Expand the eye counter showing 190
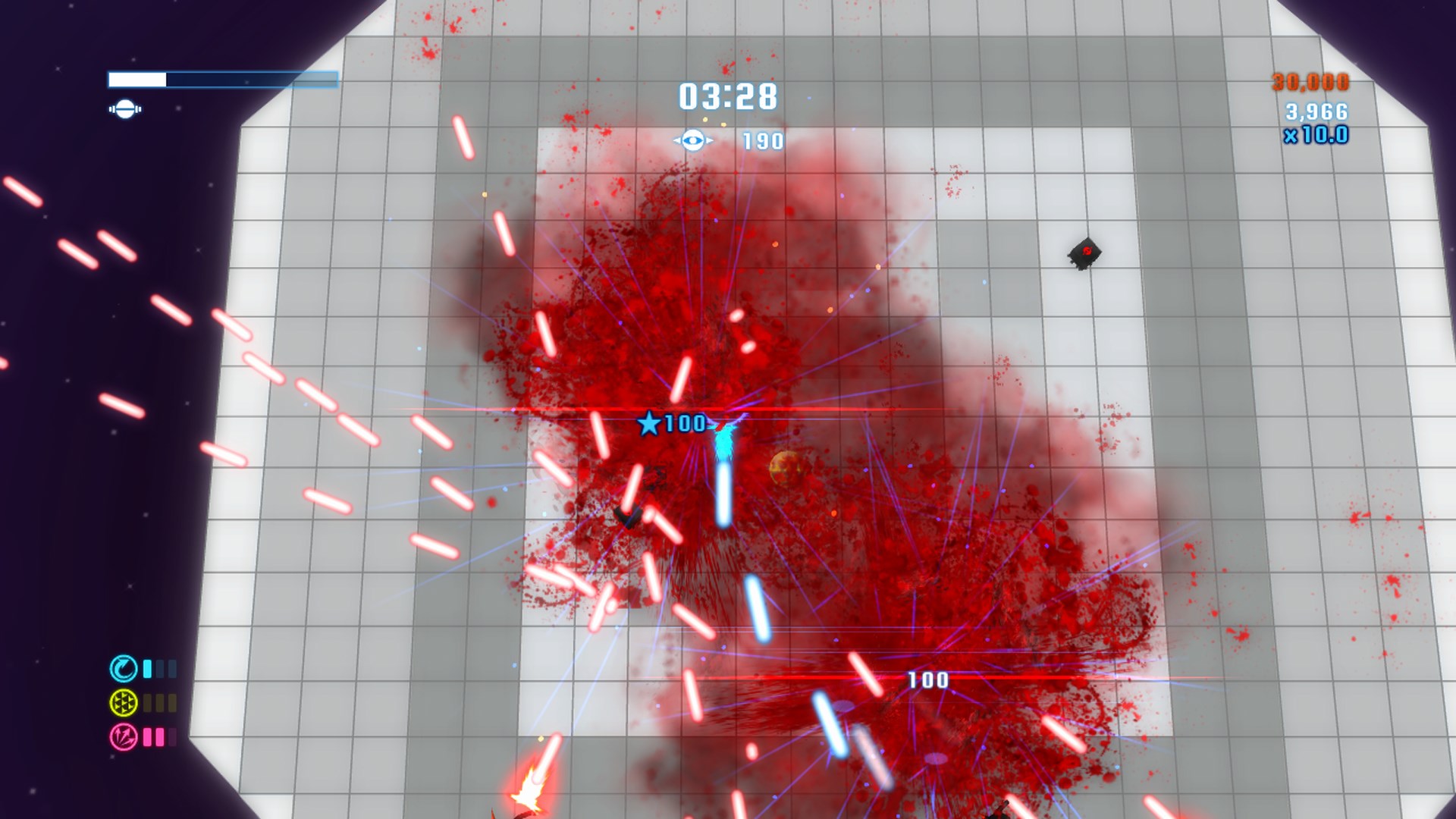 (x=766, y=140)
